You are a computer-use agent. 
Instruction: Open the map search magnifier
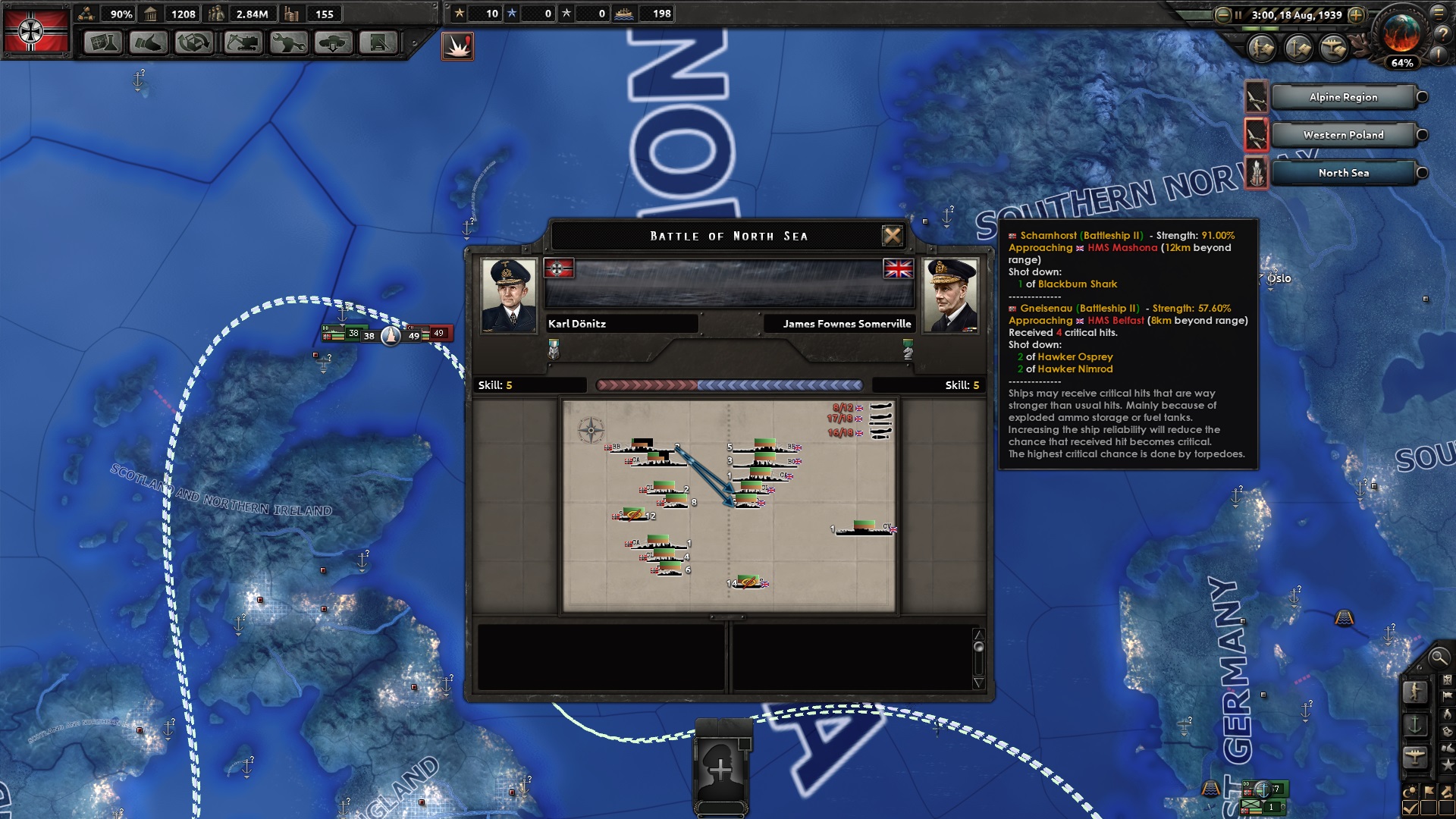click(1437, 657)
